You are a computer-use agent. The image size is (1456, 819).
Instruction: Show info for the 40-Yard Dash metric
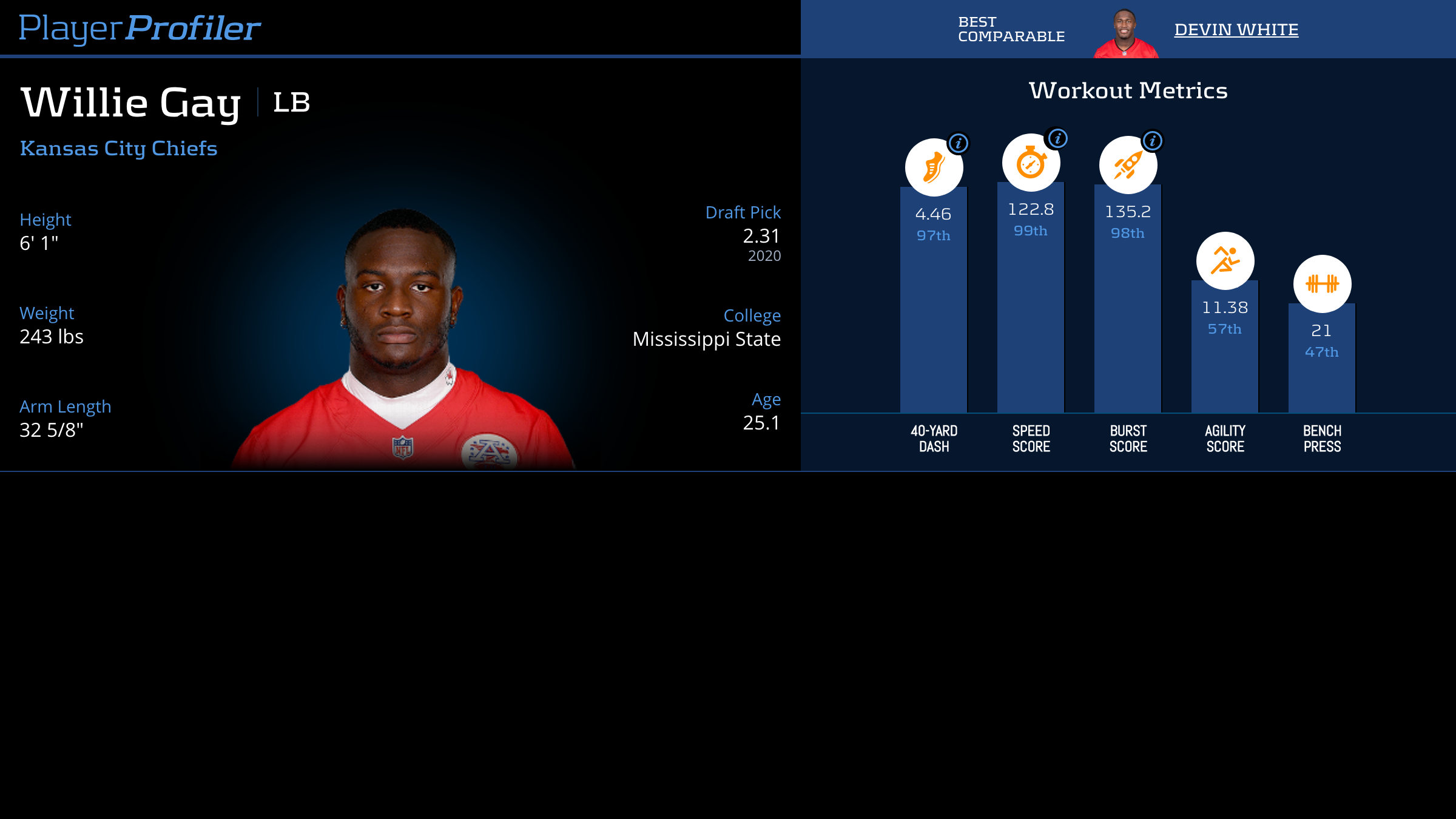(959, 143)
